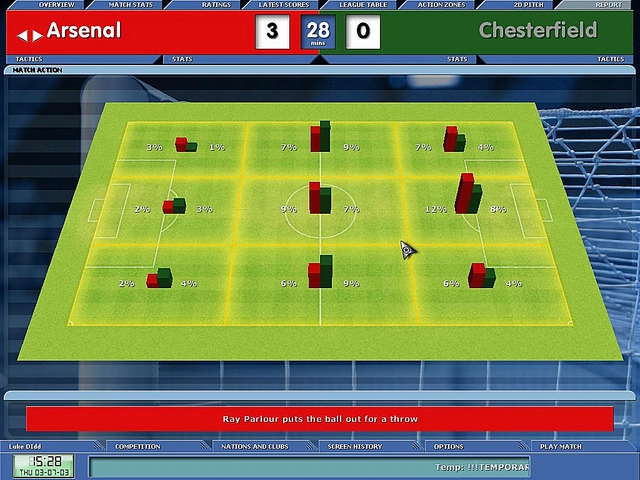
Task: Select the Action Zones tab
Action: pyautogui.click(x=441, y=5)
